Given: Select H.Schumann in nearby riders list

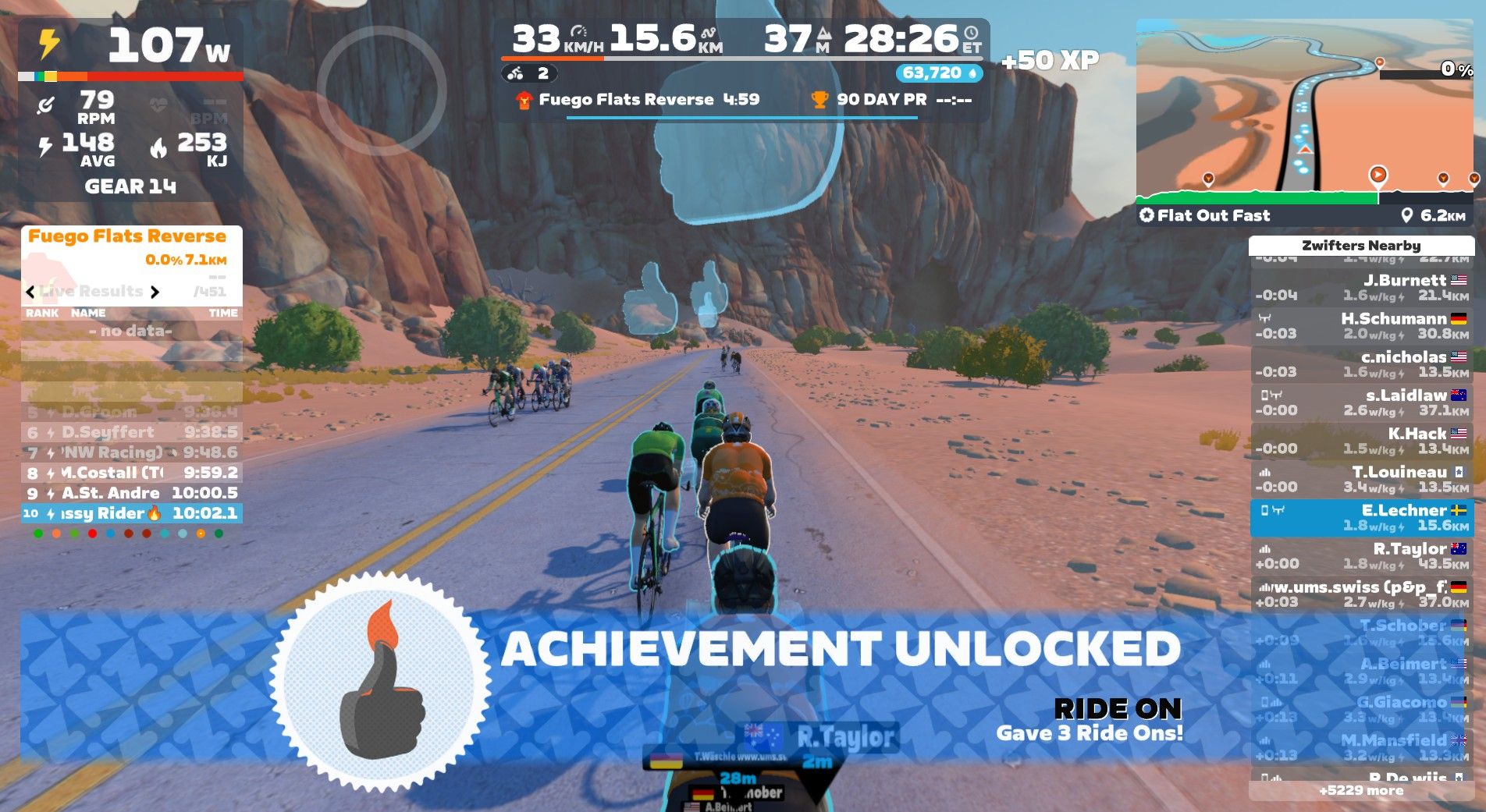Looking at the screenshot, I should point(1361,325).
